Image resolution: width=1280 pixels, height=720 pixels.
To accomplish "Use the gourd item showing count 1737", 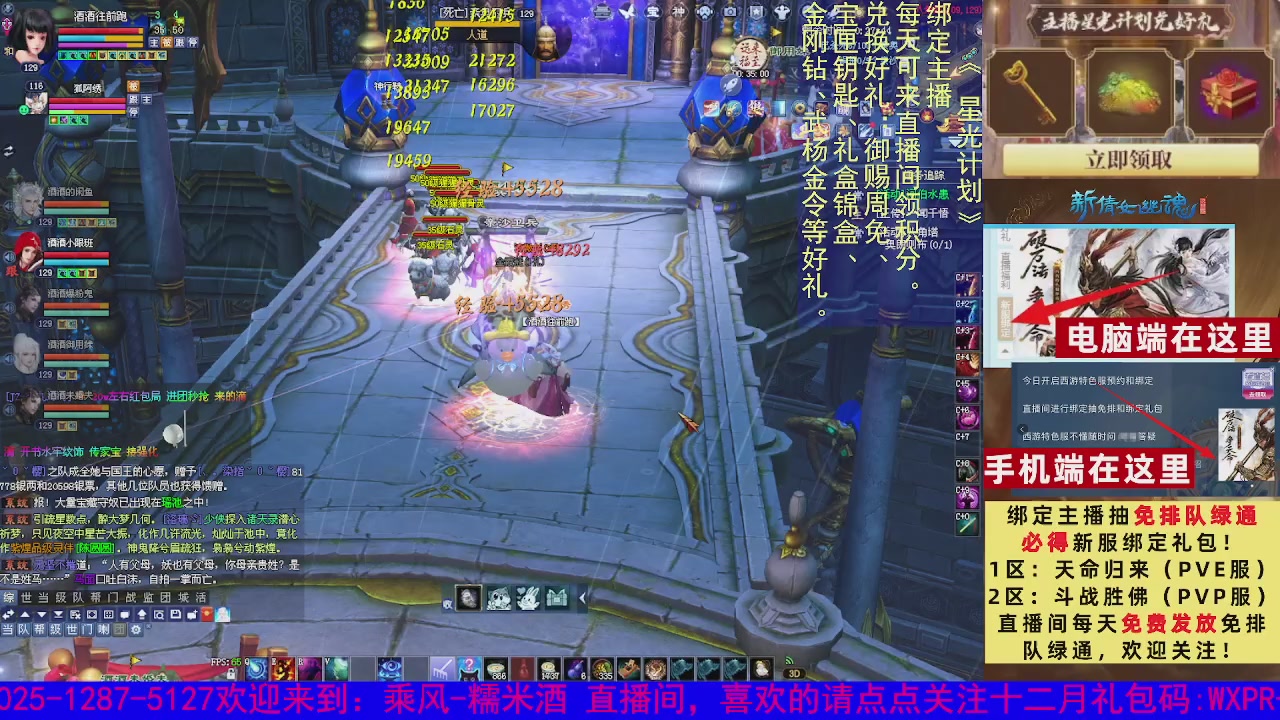I will pyautogui.click(x=550, y=668).
